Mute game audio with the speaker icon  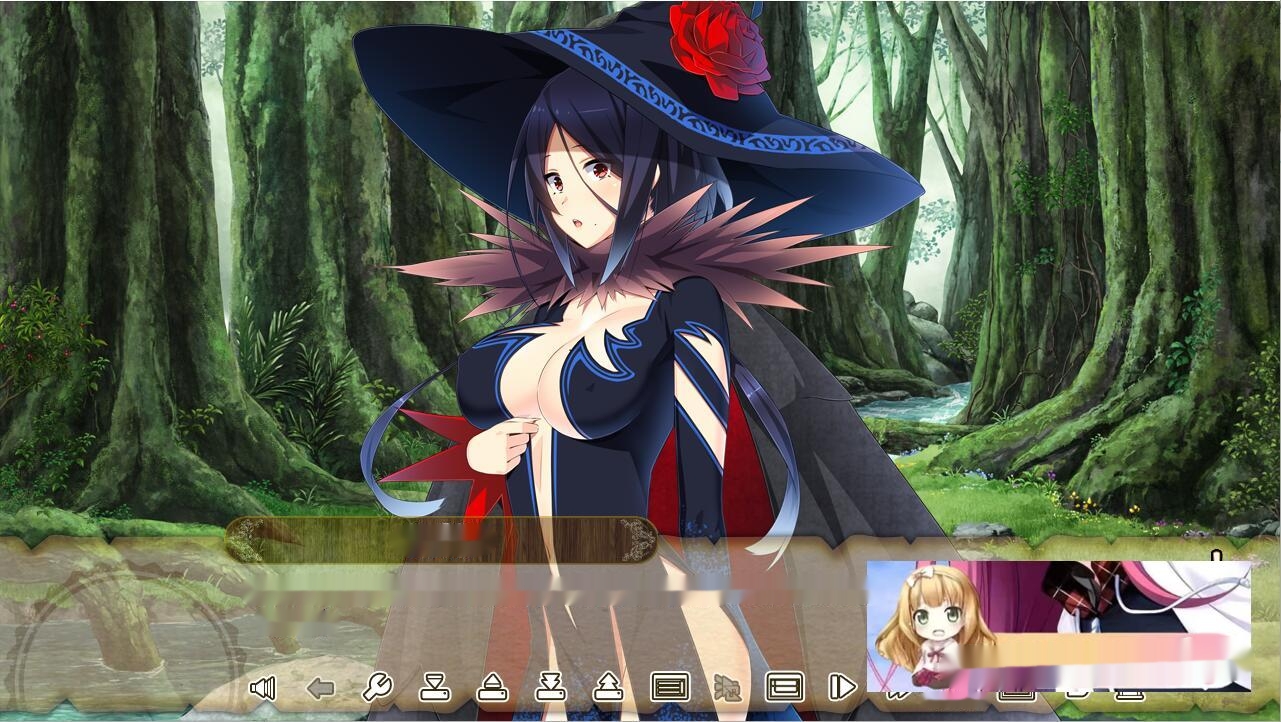click(x=262, y=687)
